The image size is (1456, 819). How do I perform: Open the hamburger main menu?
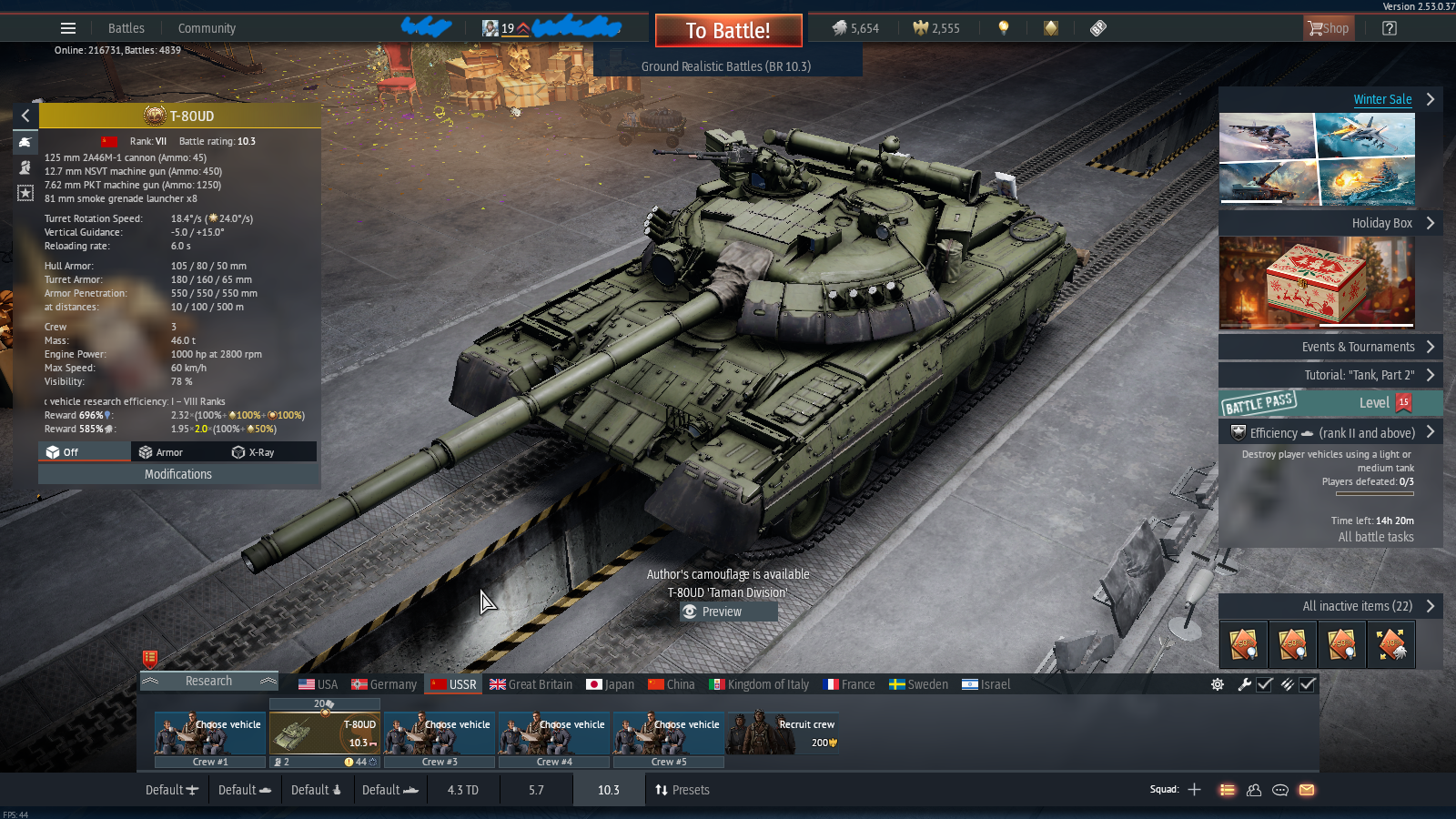coord(68,28)
